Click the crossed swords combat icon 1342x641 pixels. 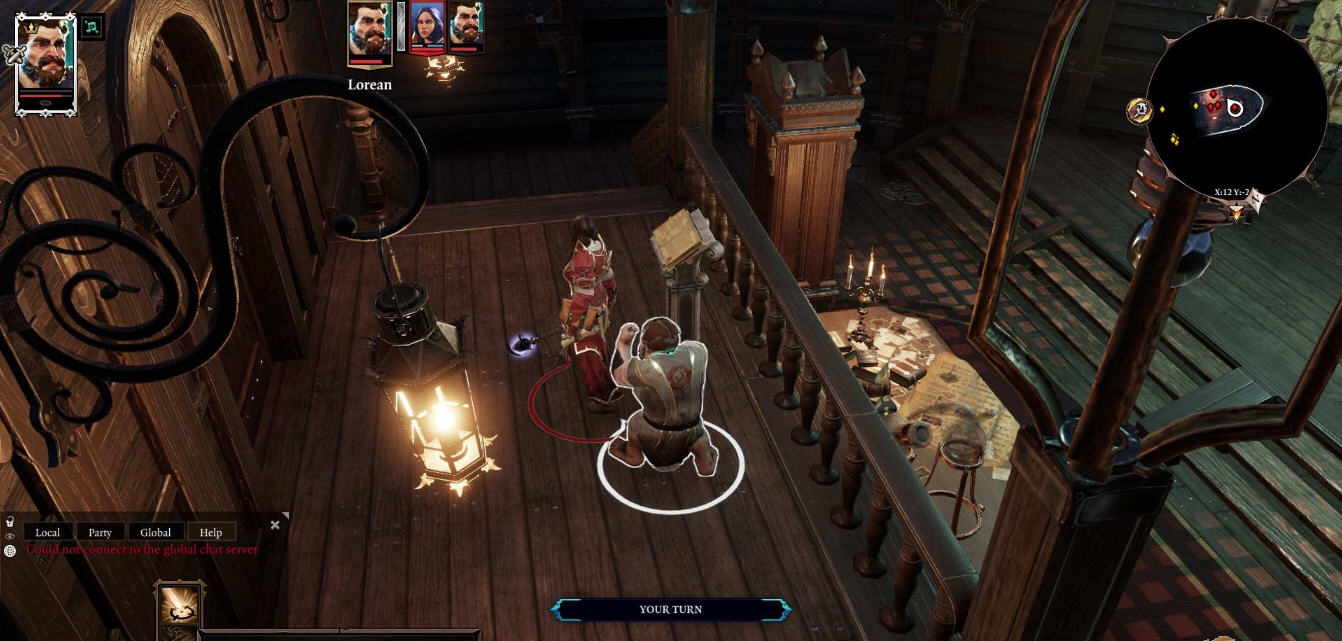[x=13, y=55]
